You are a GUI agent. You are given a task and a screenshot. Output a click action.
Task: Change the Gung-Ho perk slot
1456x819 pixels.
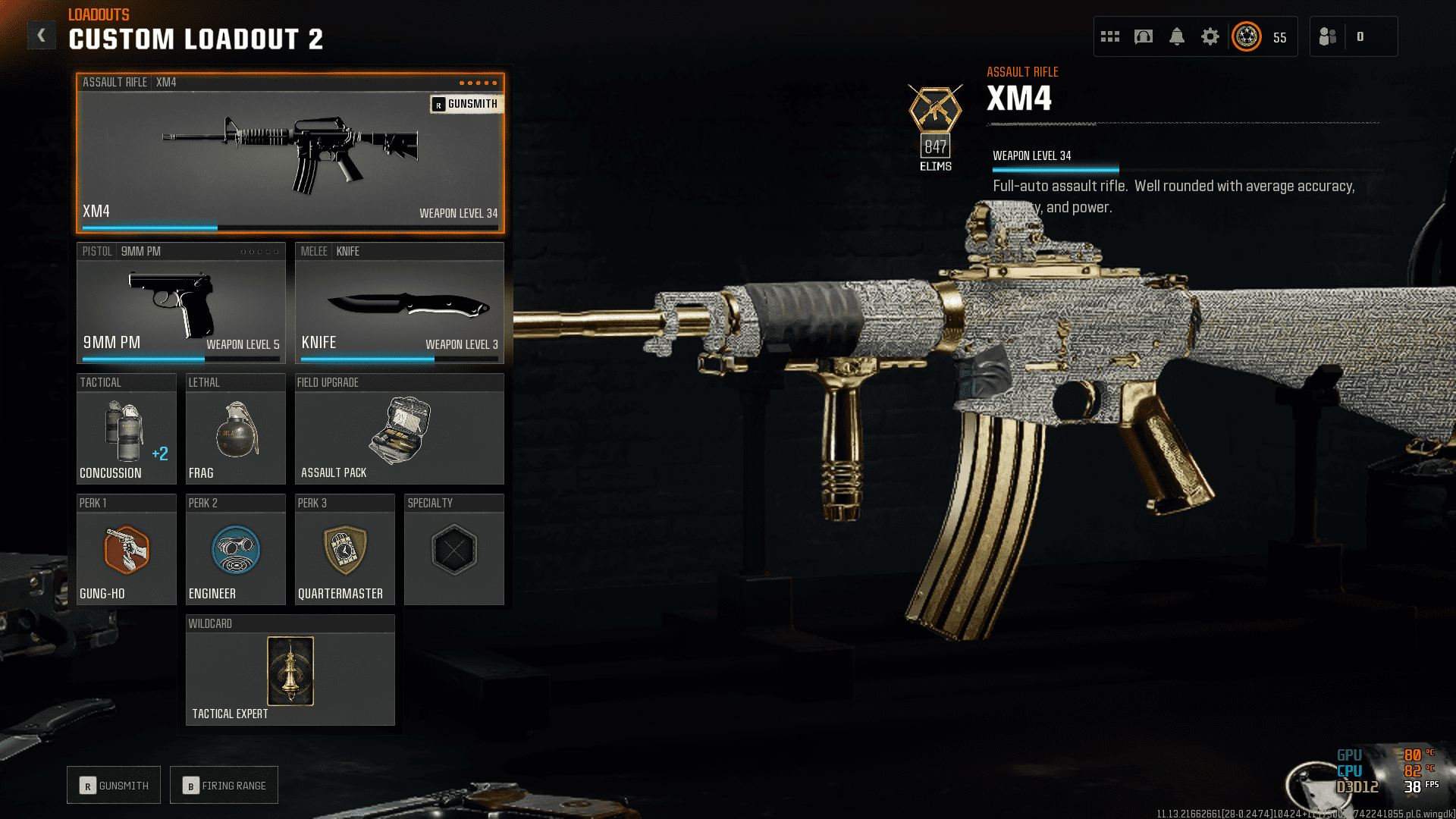pyautogui.click(x=126, y=550)
